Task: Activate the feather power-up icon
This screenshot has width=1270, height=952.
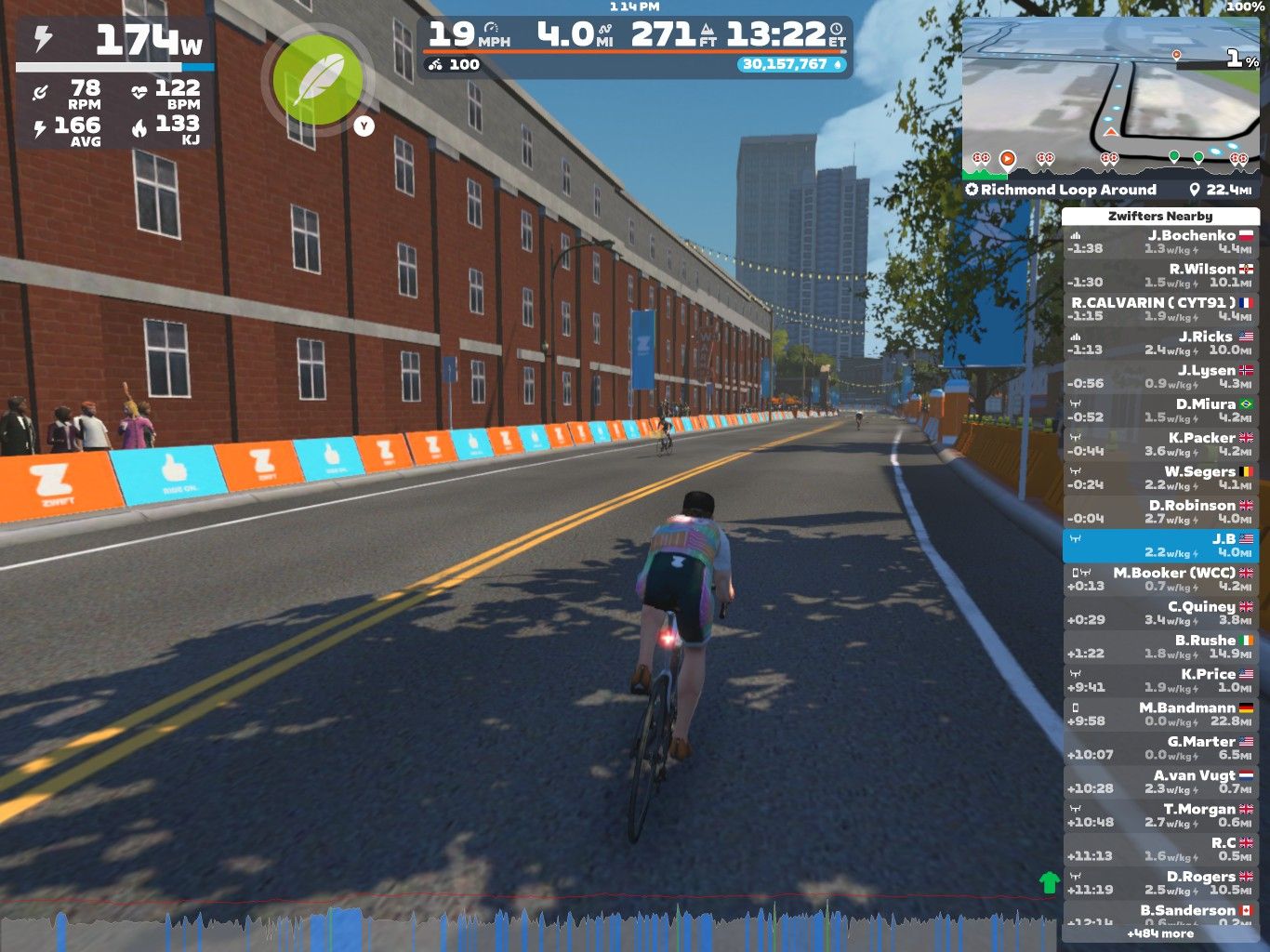Action: pos(317,80)
